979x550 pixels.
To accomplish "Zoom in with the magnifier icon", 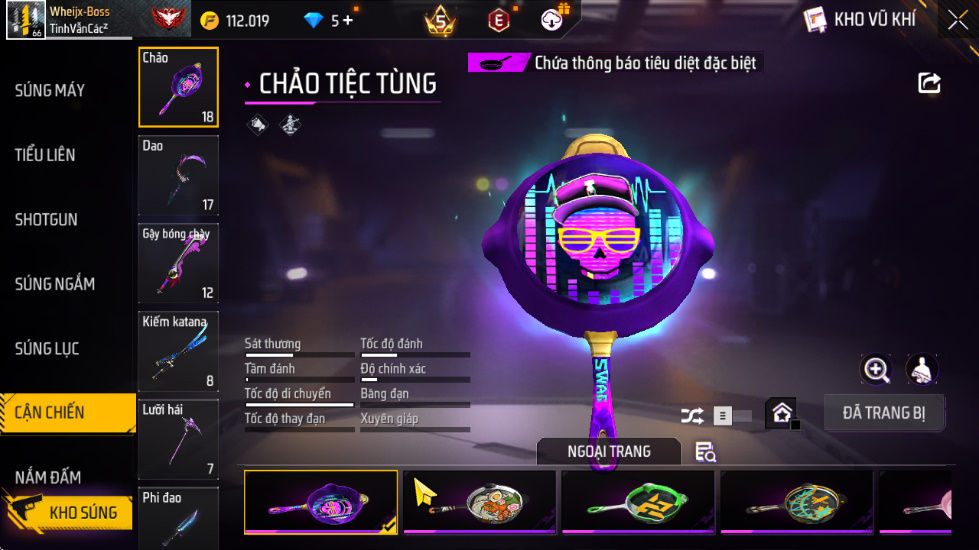I will (x=877, y=370).
